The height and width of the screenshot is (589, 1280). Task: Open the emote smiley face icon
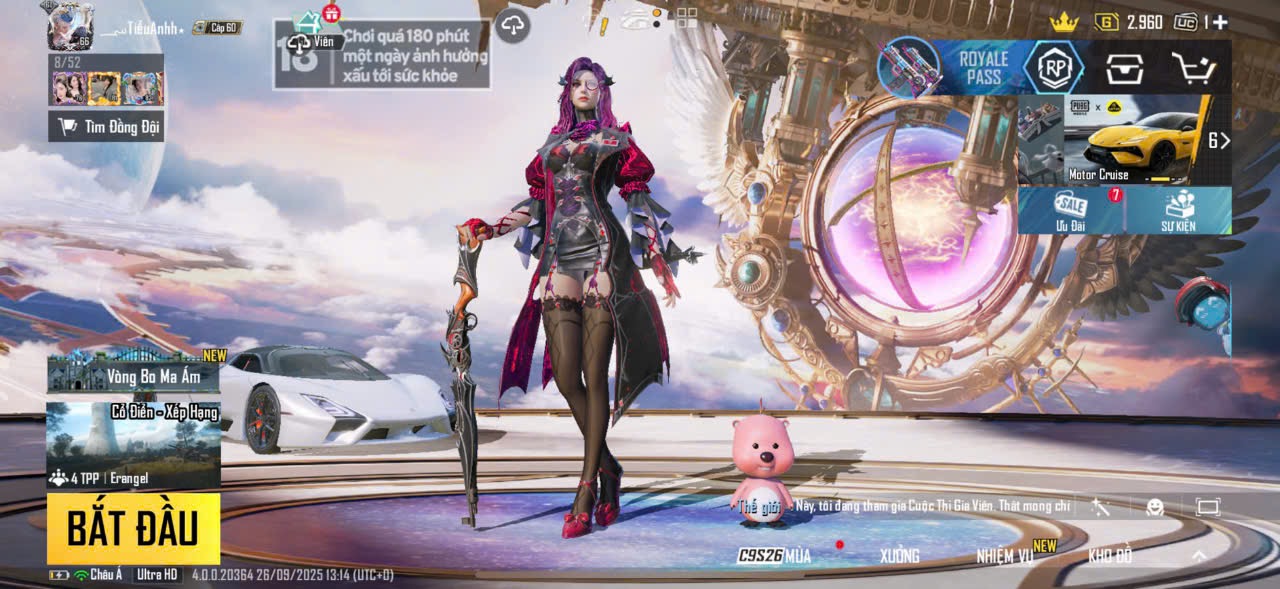coord(1155,507)
